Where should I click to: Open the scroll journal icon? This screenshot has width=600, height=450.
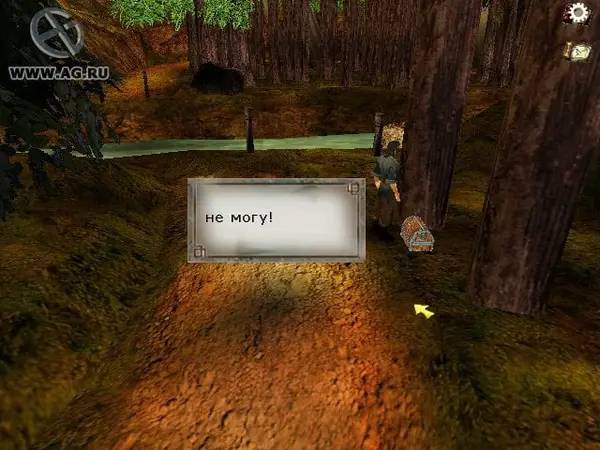tap(577, 51)
